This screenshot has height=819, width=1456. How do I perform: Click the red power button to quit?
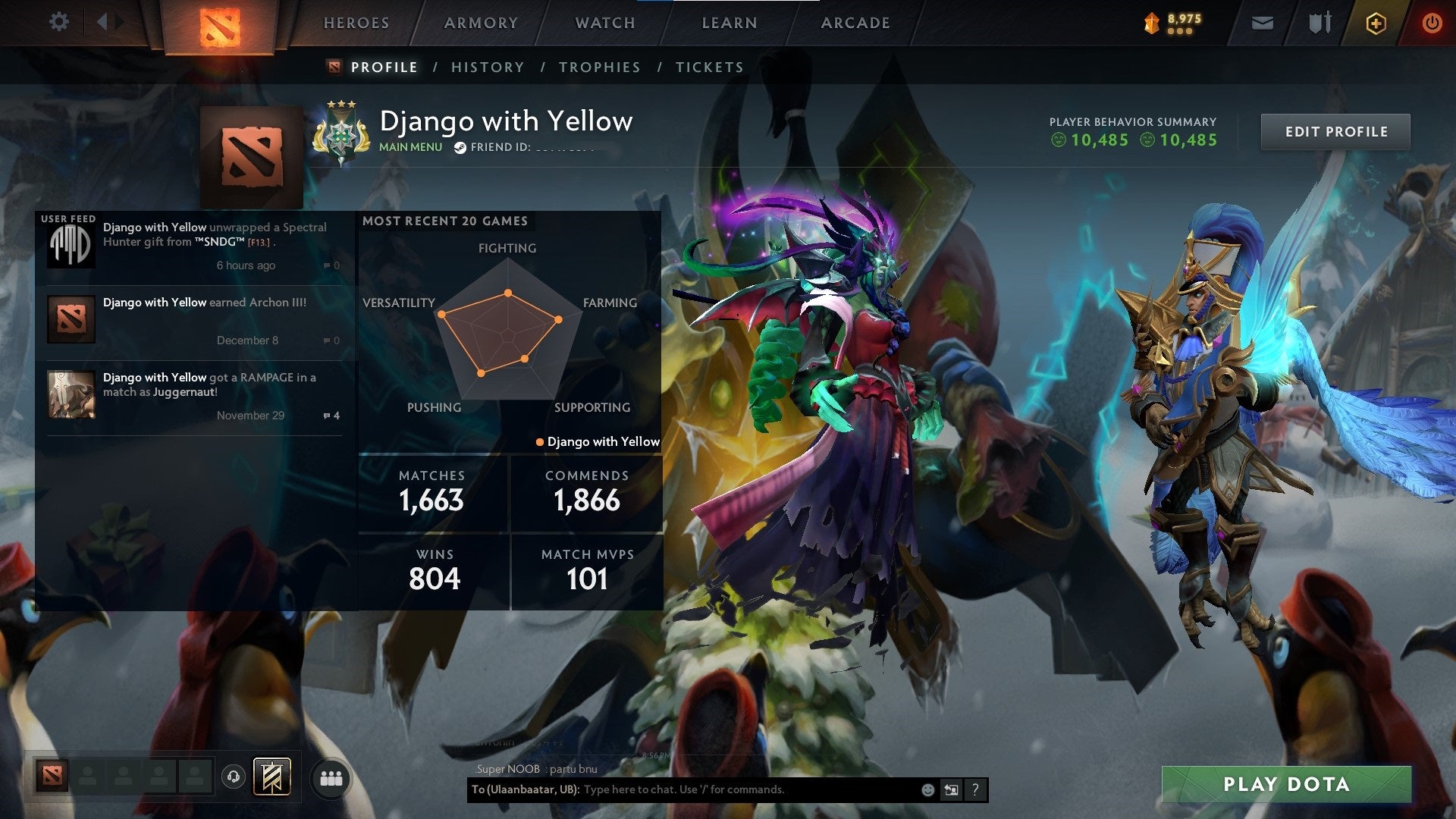[1432, 22]
